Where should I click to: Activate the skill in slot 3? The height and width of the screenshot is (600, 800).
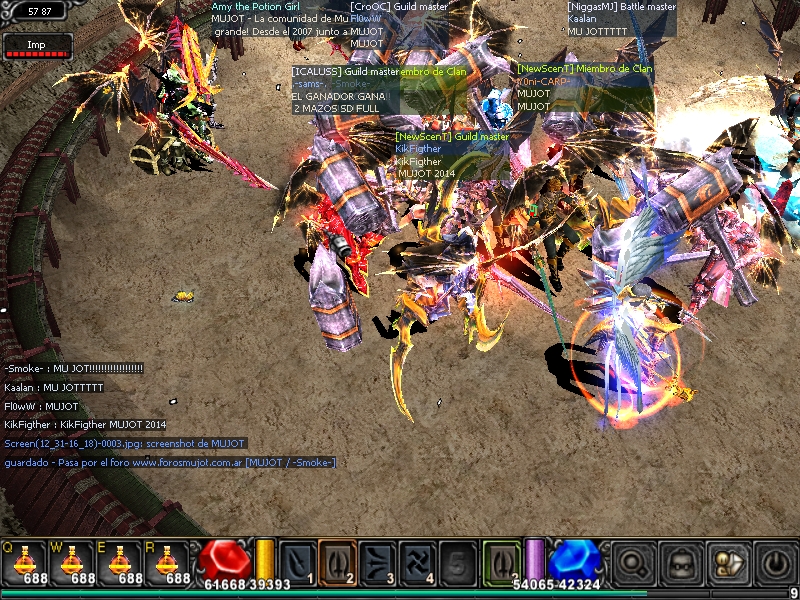click(x=377, y=561)
